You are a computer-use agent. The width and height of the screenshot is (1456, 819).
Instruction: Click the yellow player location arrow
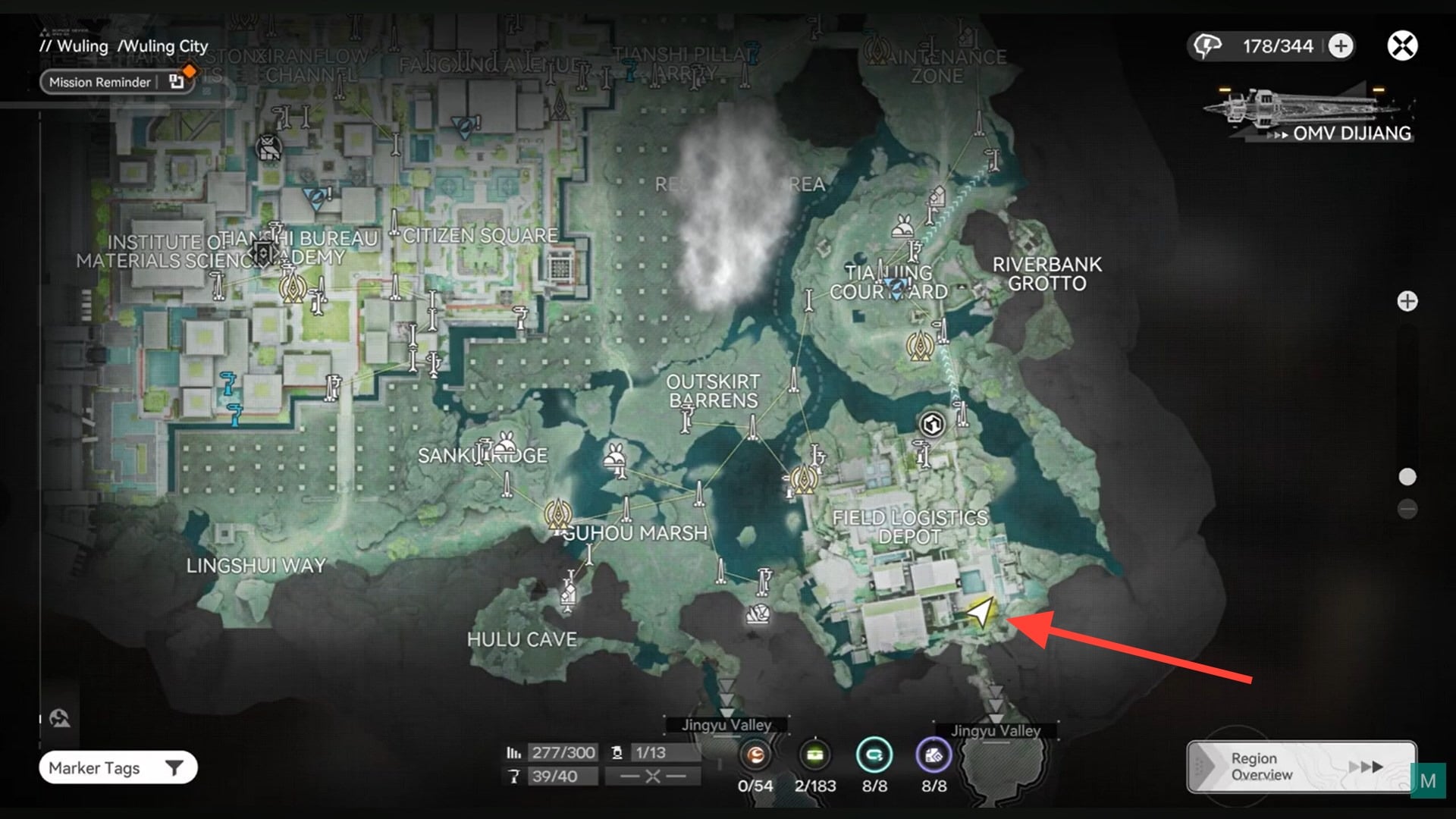click(x=981, y=613)
